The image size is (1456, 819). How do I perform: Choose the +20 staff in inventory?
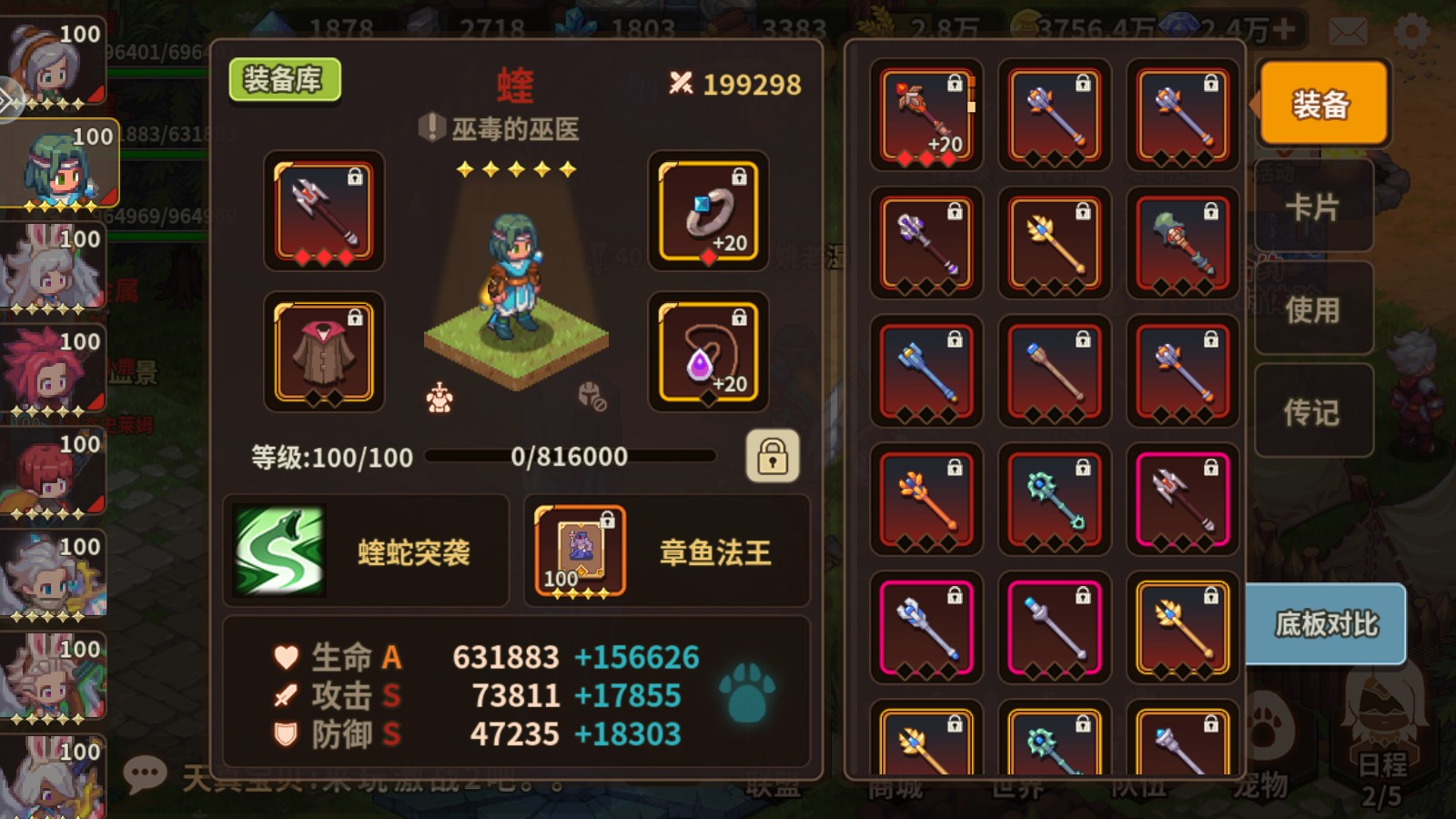pyautogui.click(x=926, y=115)
